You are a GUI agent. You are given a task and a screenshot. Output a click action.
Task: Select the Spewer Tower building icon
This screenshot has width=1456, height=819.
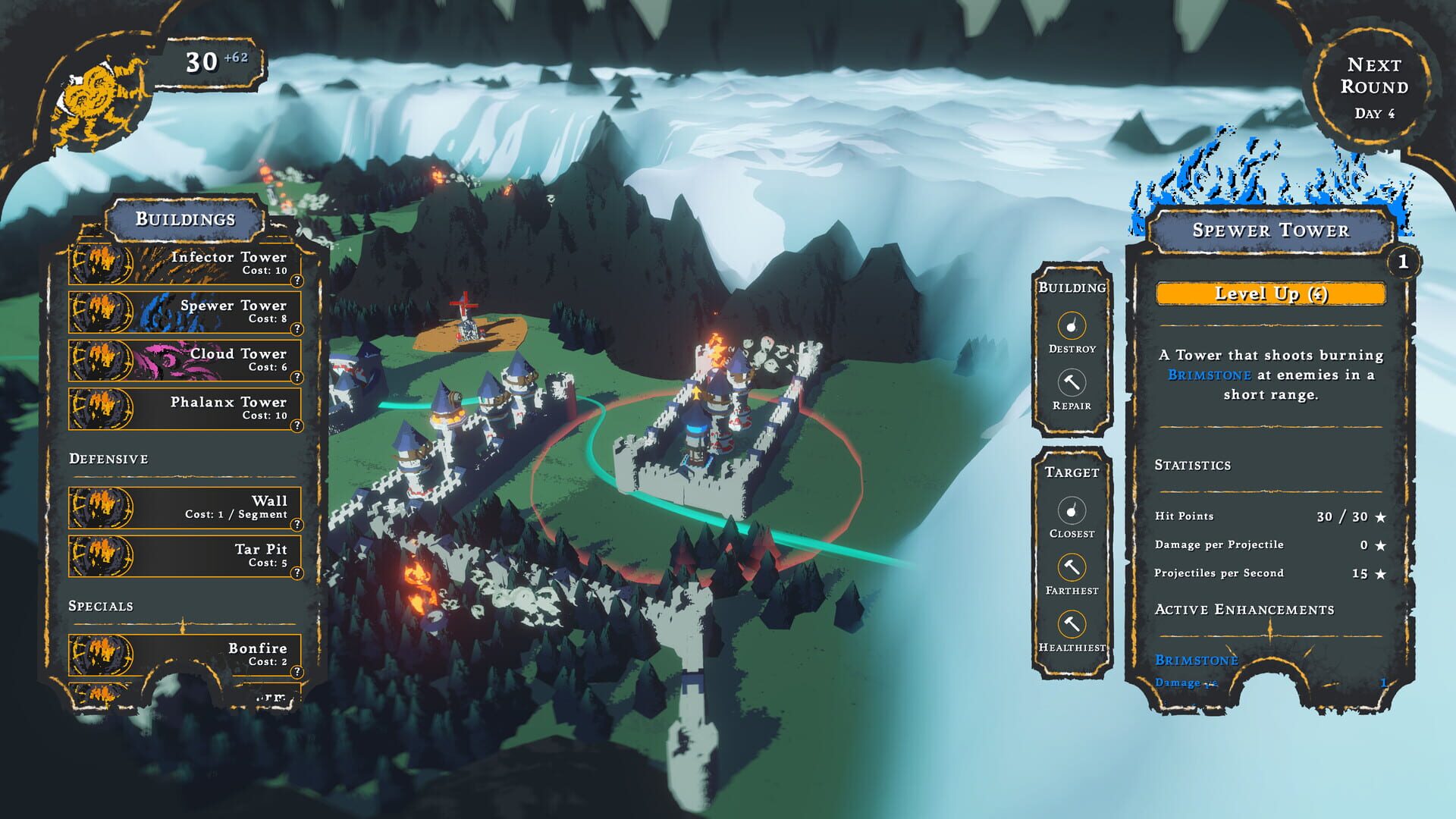pos(100,312)
